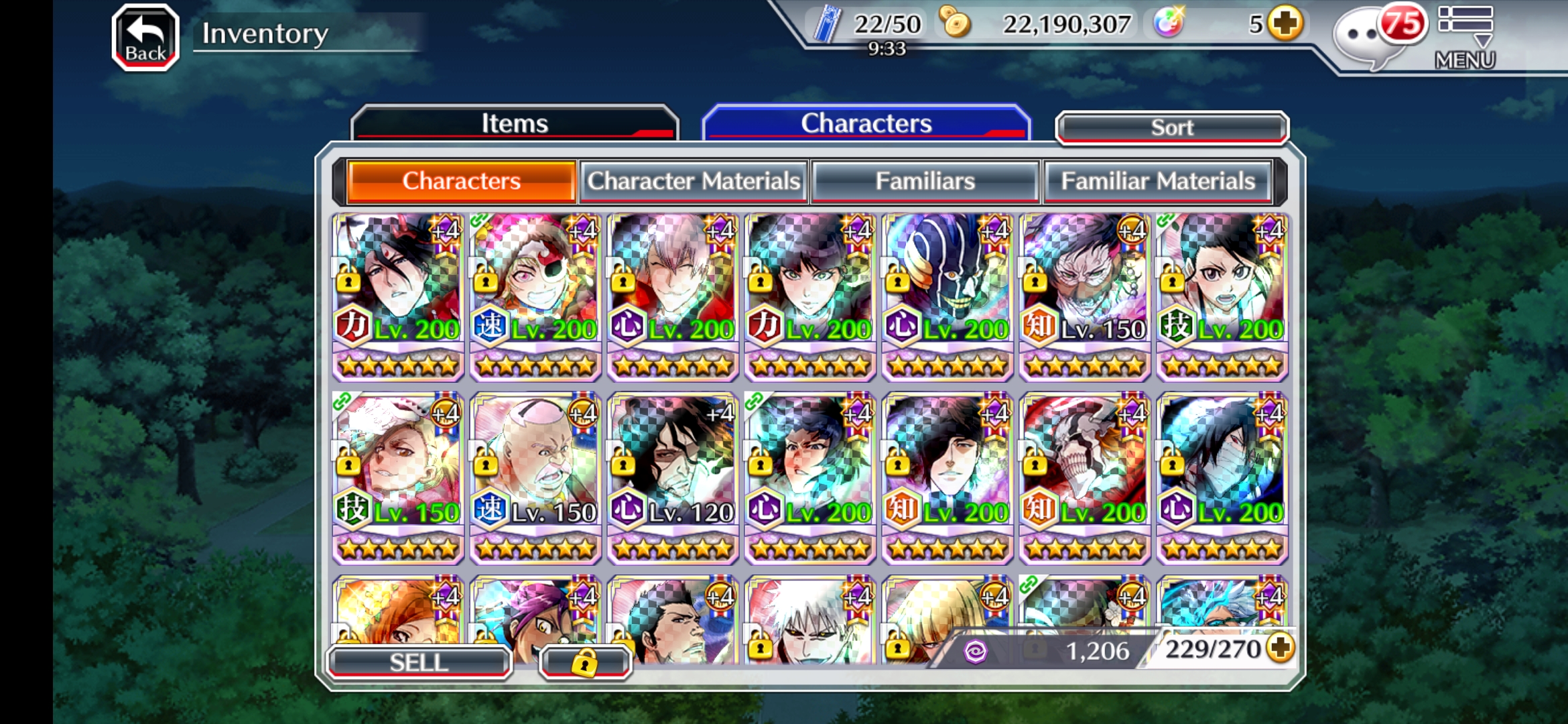Tap the SELL button
Screen dimensions: 1568x724
(419, 662)
